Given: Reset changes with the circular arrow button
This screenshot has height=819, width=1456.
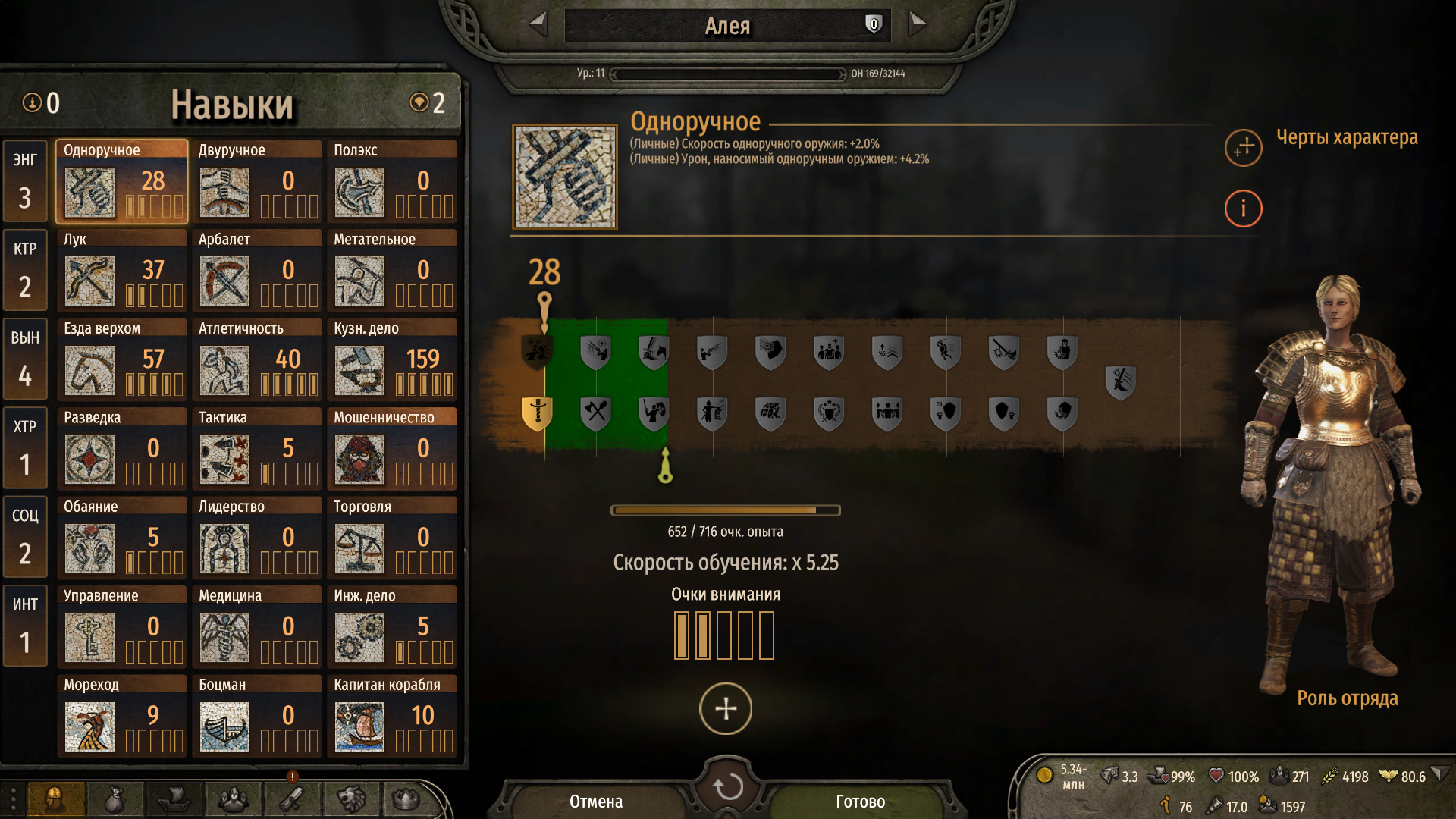Looking at the screenshot, I should point(727,787).
